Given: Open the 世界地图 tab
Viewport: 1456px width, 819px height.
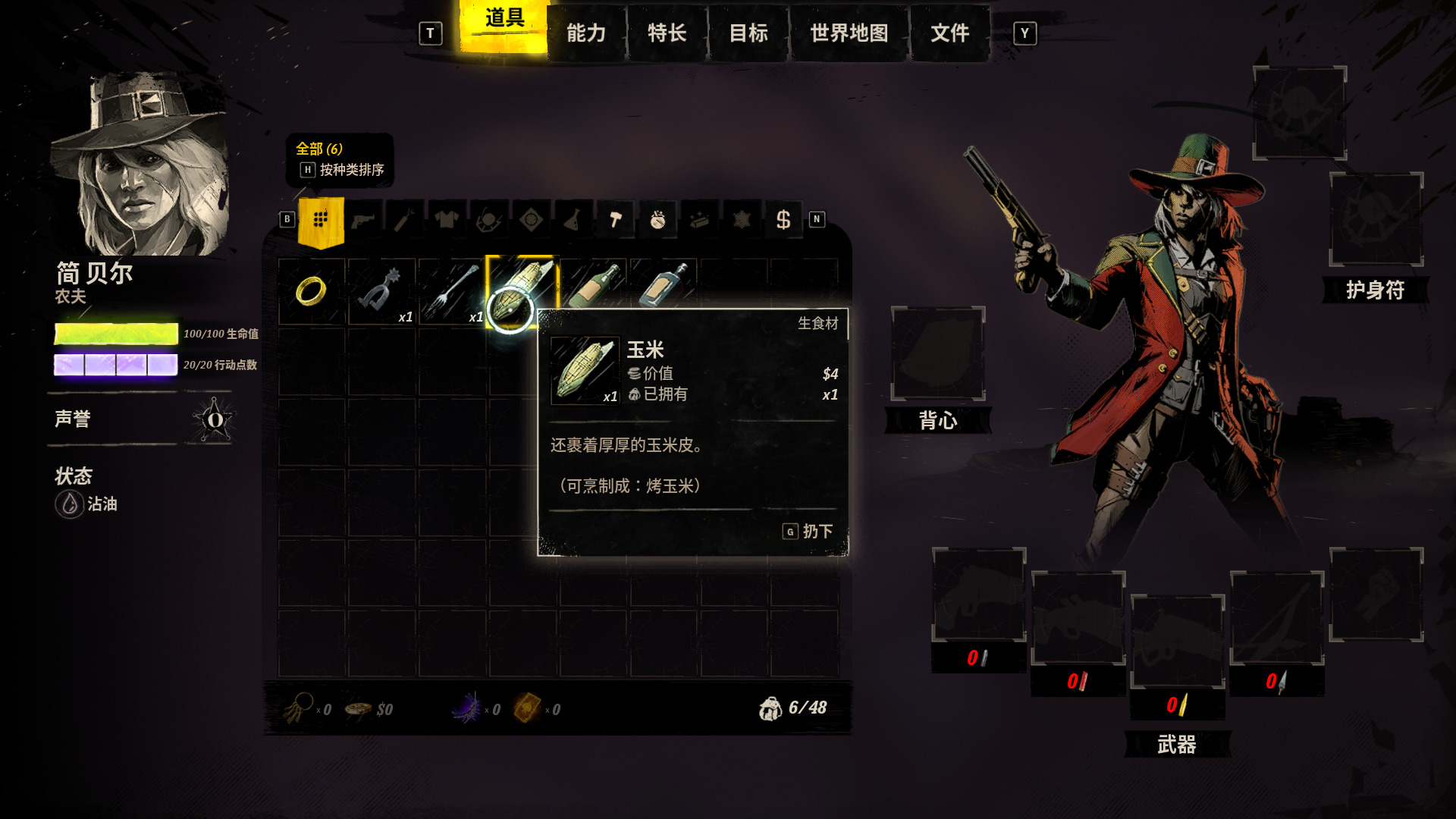Looking at the screenshot, I should tap(849, 33).
